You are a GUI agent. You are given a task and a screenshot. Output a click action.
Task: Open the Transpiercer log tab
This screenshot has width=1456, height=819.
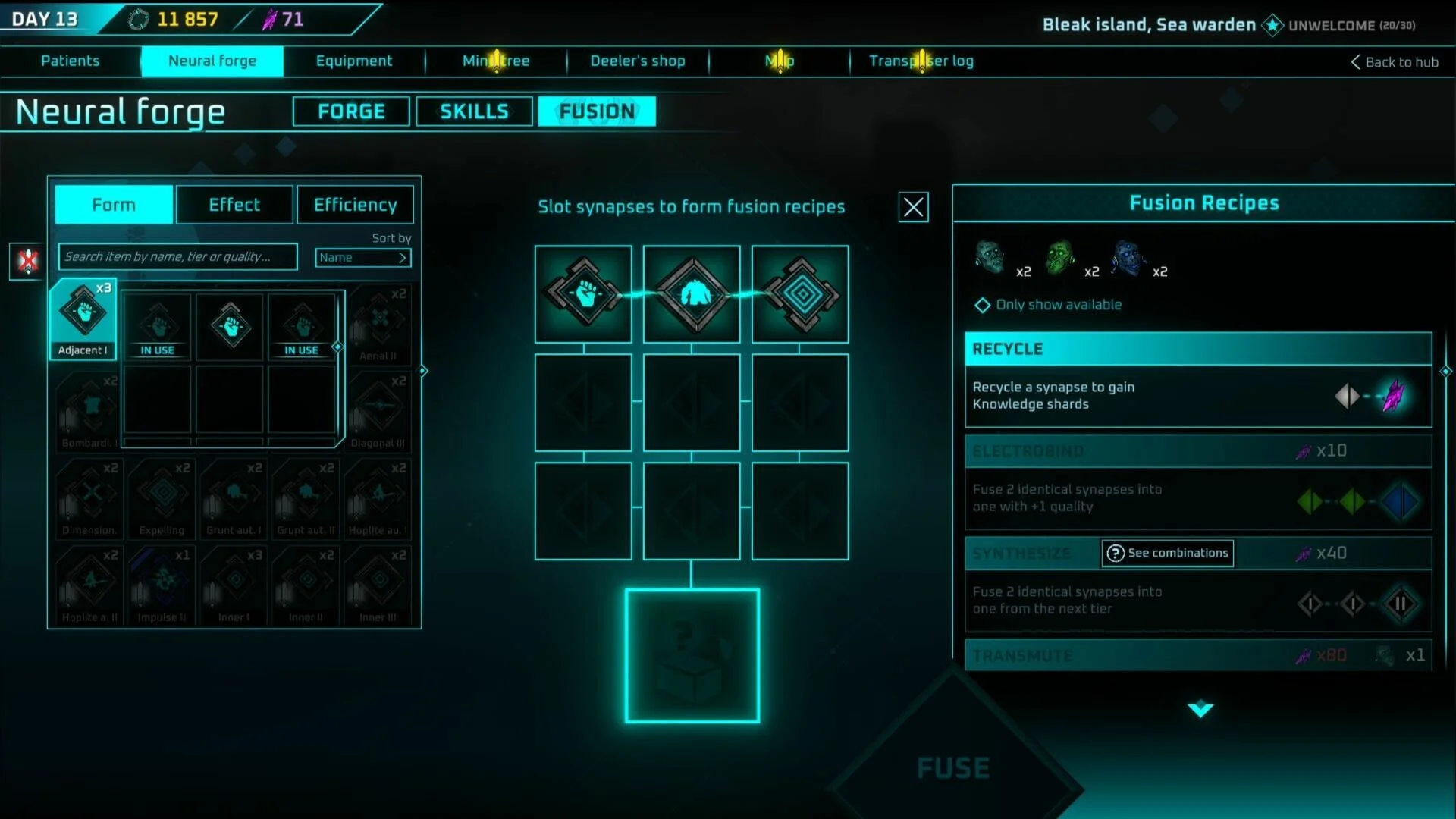click(x=921, y=61)
